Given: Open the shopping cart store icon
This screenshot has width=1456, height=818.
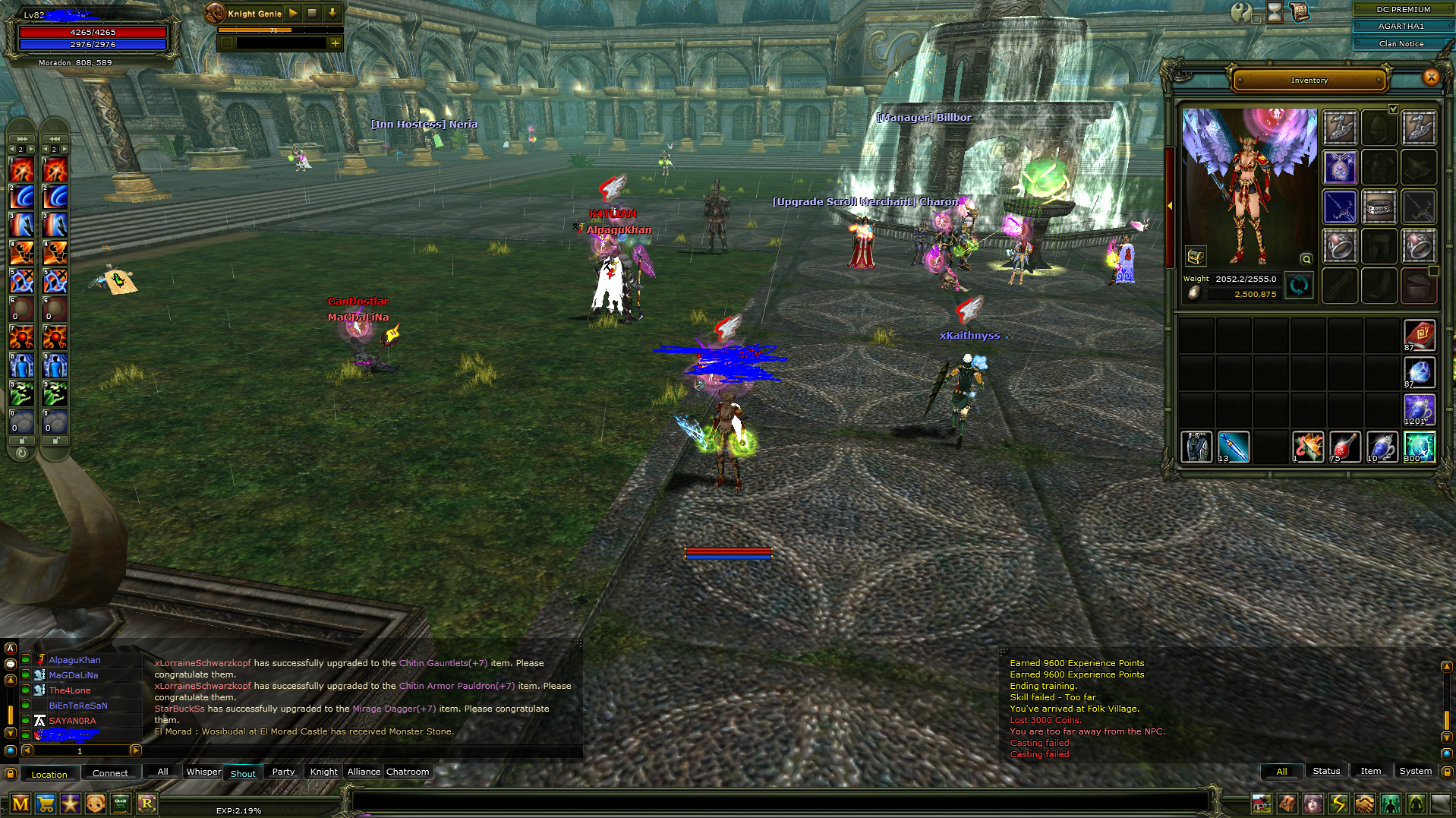Looking at the screenshot, I should (46, 804).
